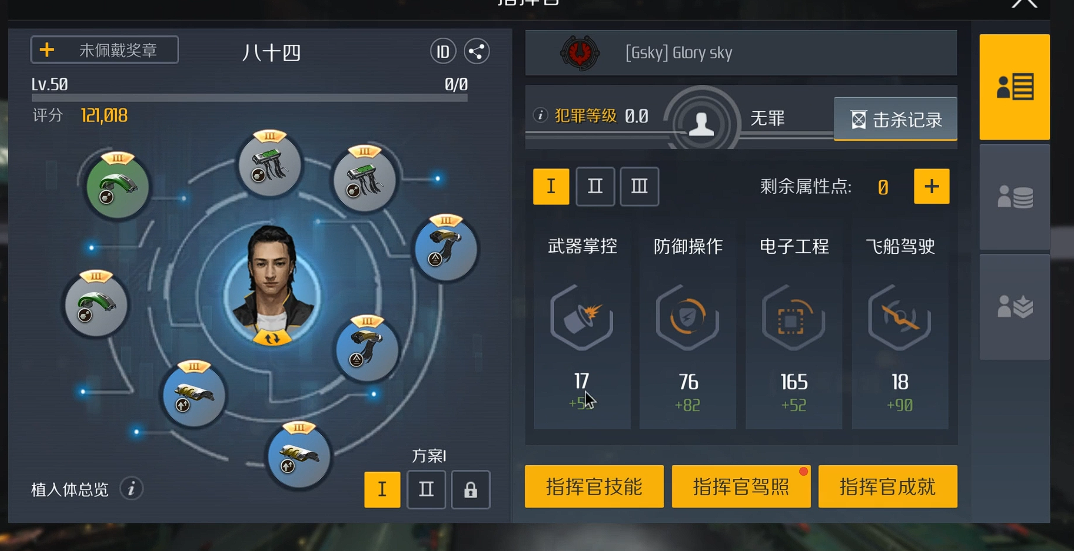This screenshot has height=551, width=1074.
Task: Switch to the yellow profile list side tab
Action: click(1014, 87)
